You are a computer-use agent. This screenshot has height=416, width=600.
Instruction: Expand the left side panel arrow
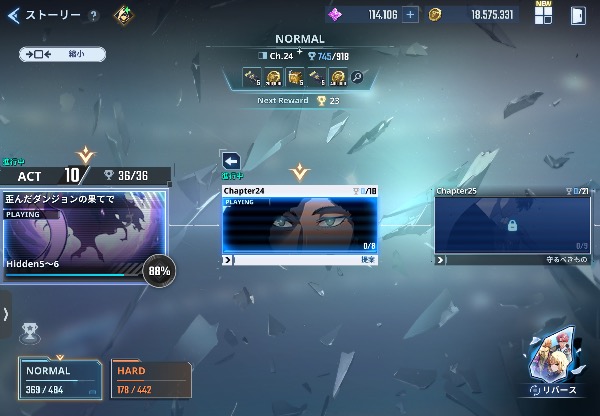pos(6,314)
